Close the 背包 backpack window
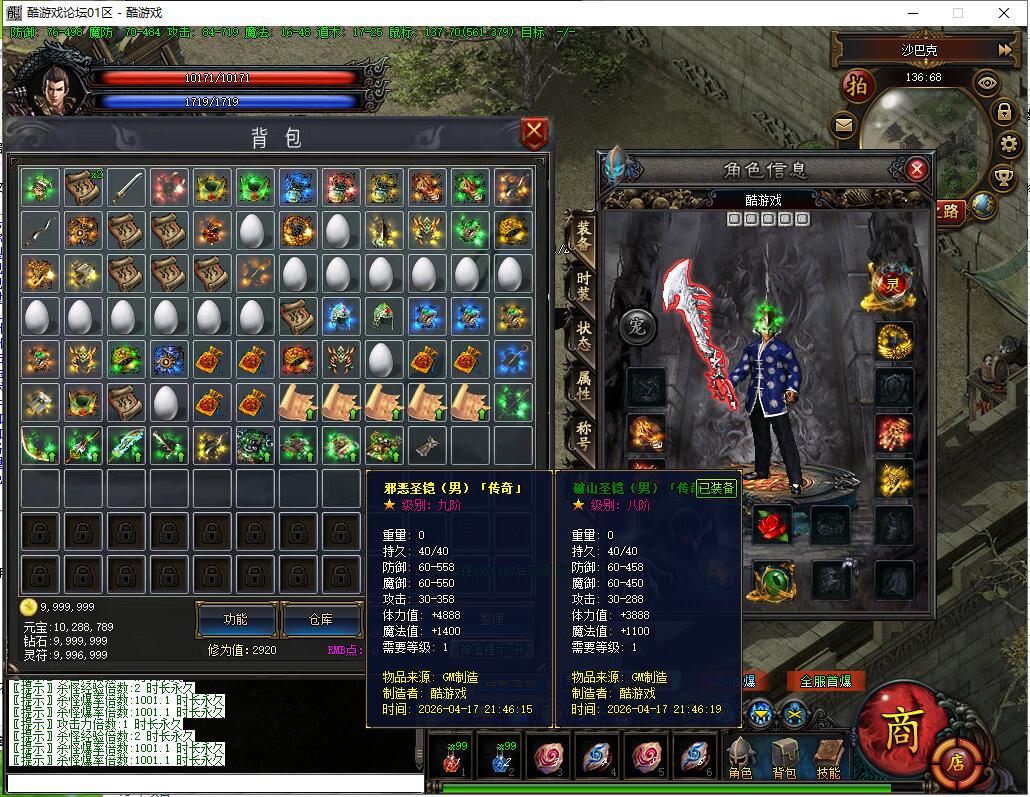 (535, 132)
